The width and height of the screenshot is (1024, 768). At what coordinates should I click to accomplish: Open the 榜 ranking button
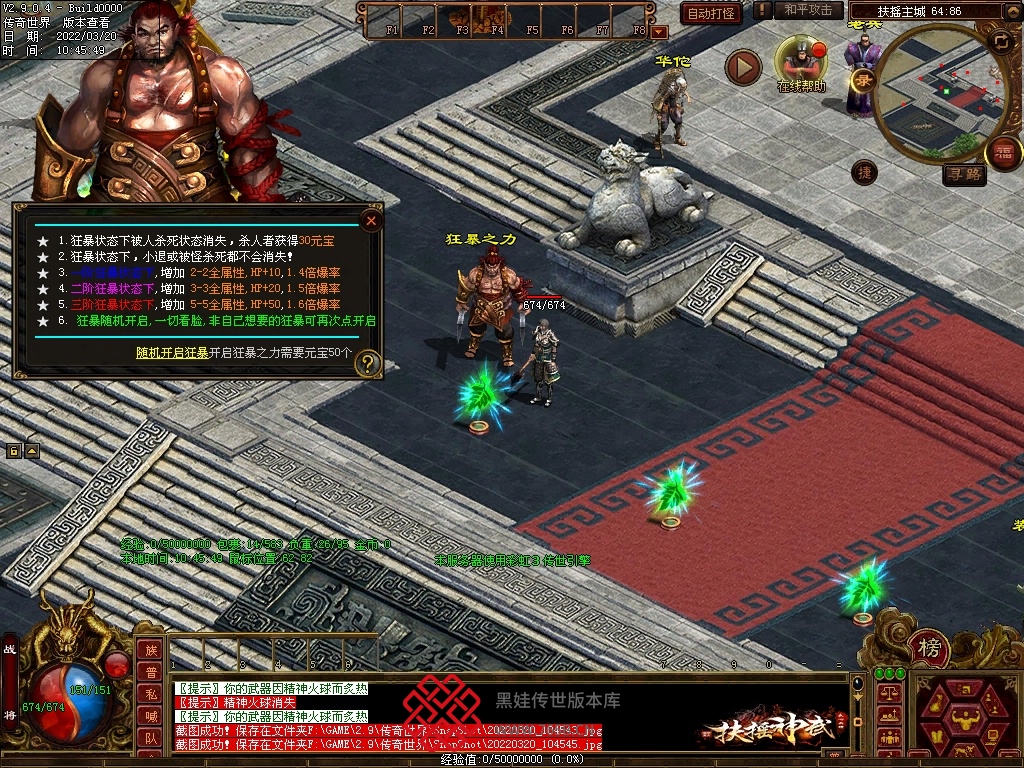coord(930,650)
